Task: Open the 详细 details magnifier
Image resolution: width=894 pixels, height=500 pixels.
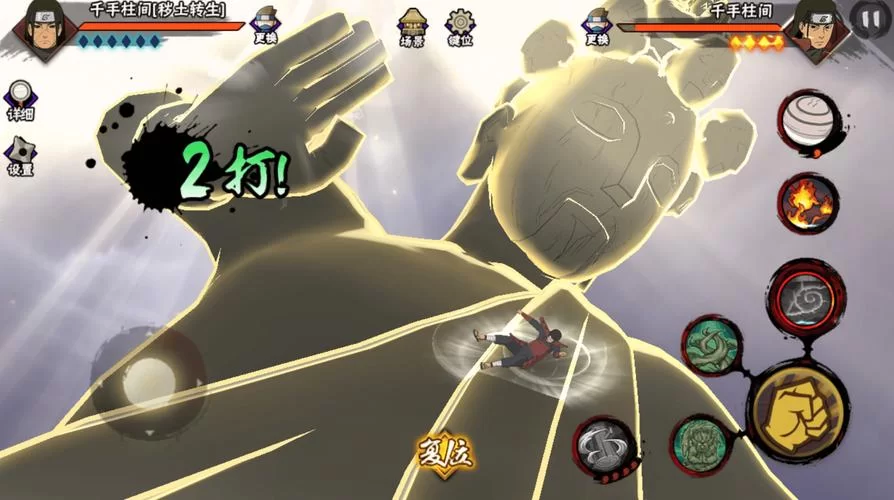Action: point(20,100)
